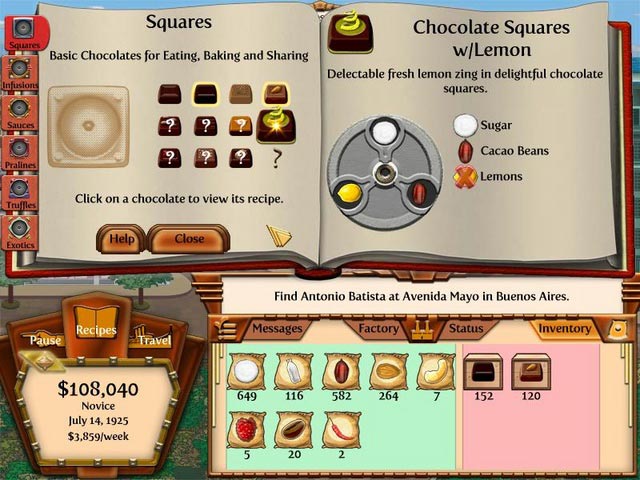Image resolution: width=640 pixels, height=480 pixels.
Task: Switch to the Infusions recipe tab
Action: coord(20,72)
